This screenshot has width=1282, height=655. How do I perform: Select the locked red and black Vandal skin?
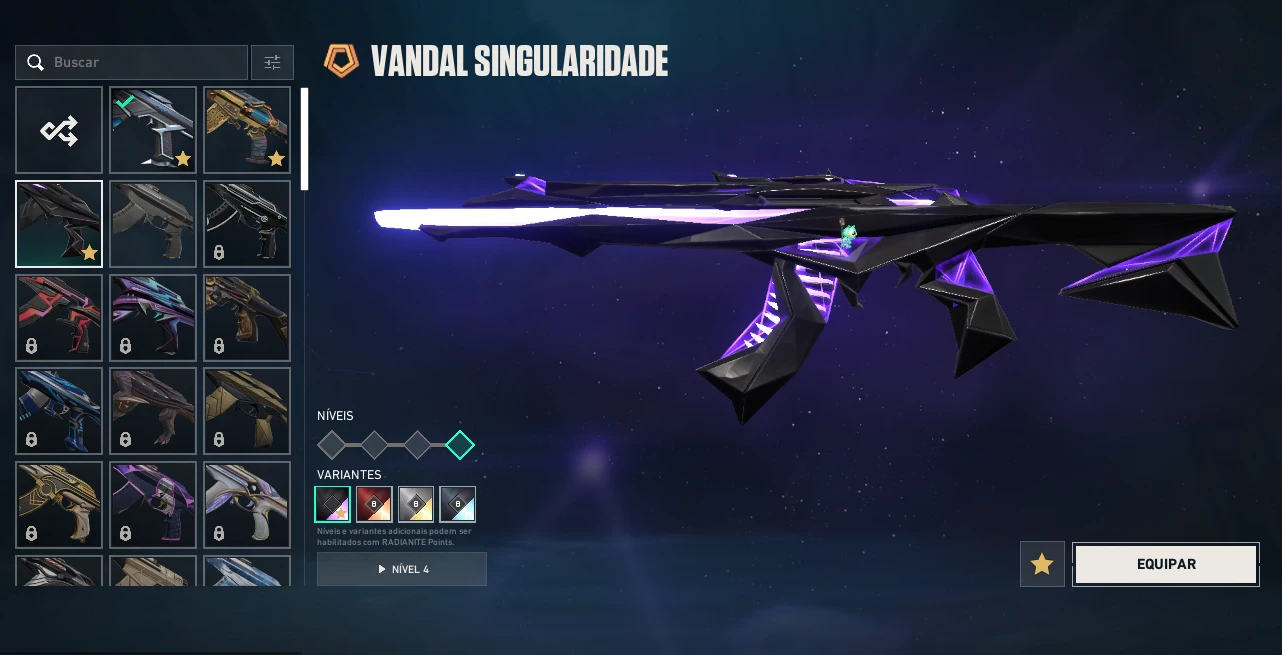point(59,318)
